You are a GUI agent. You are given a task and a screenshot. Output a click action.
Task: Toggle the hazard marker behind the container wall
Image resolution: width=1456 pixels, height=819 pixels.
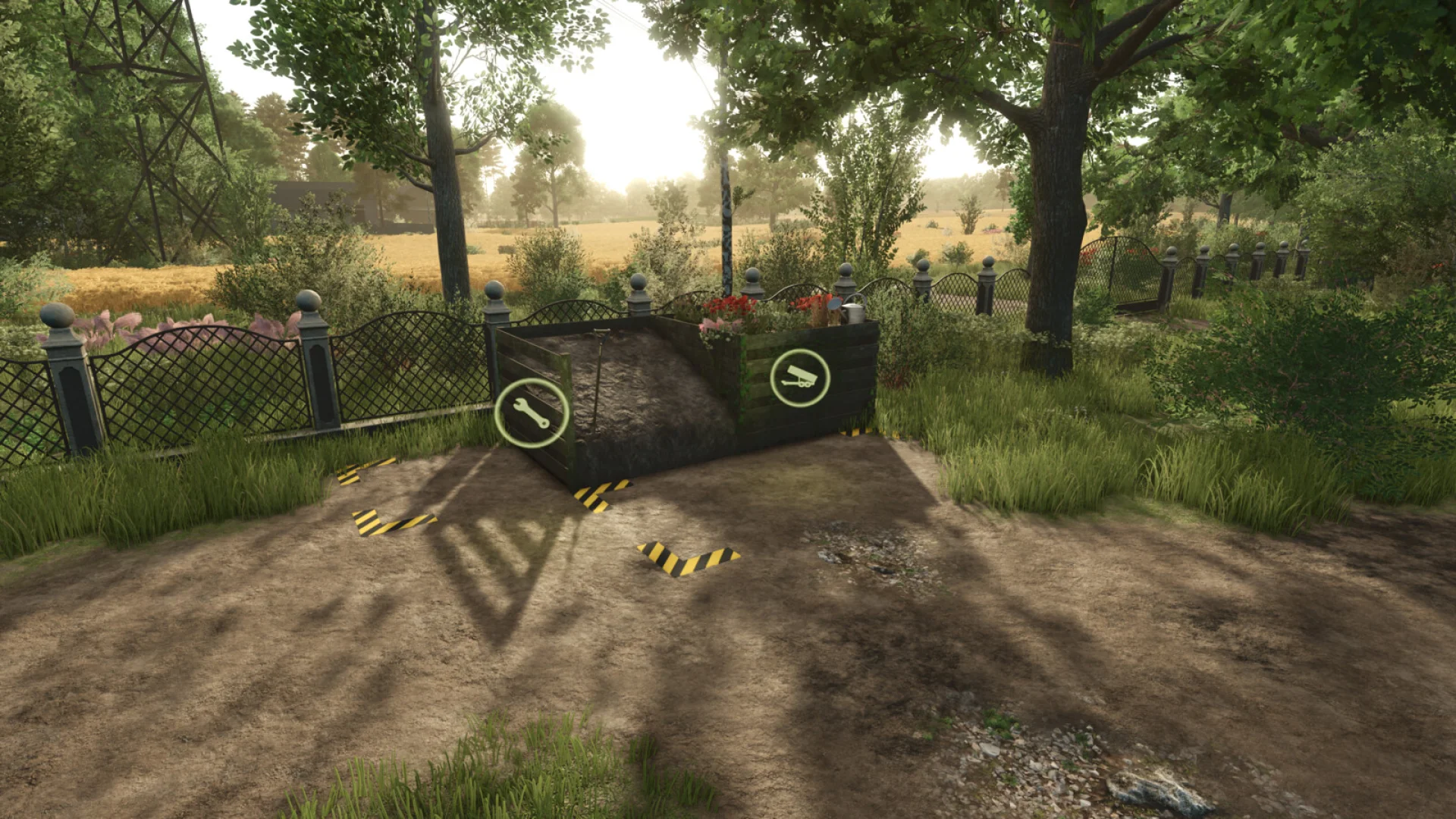coord(857,434)
